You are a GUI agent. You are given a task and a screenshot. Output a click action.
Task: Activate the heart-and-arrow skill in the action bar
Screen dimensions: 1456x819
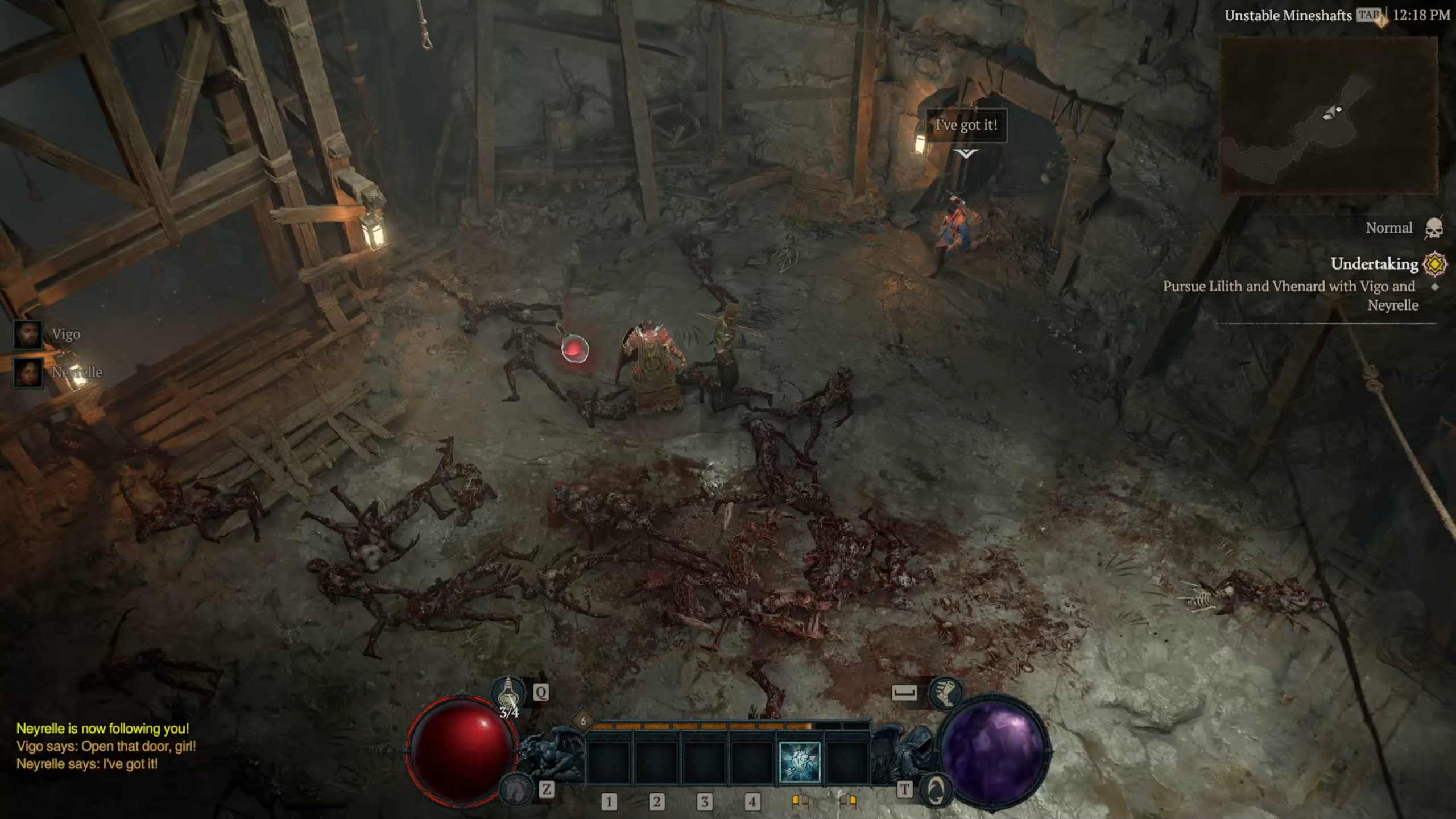[799, 762]
